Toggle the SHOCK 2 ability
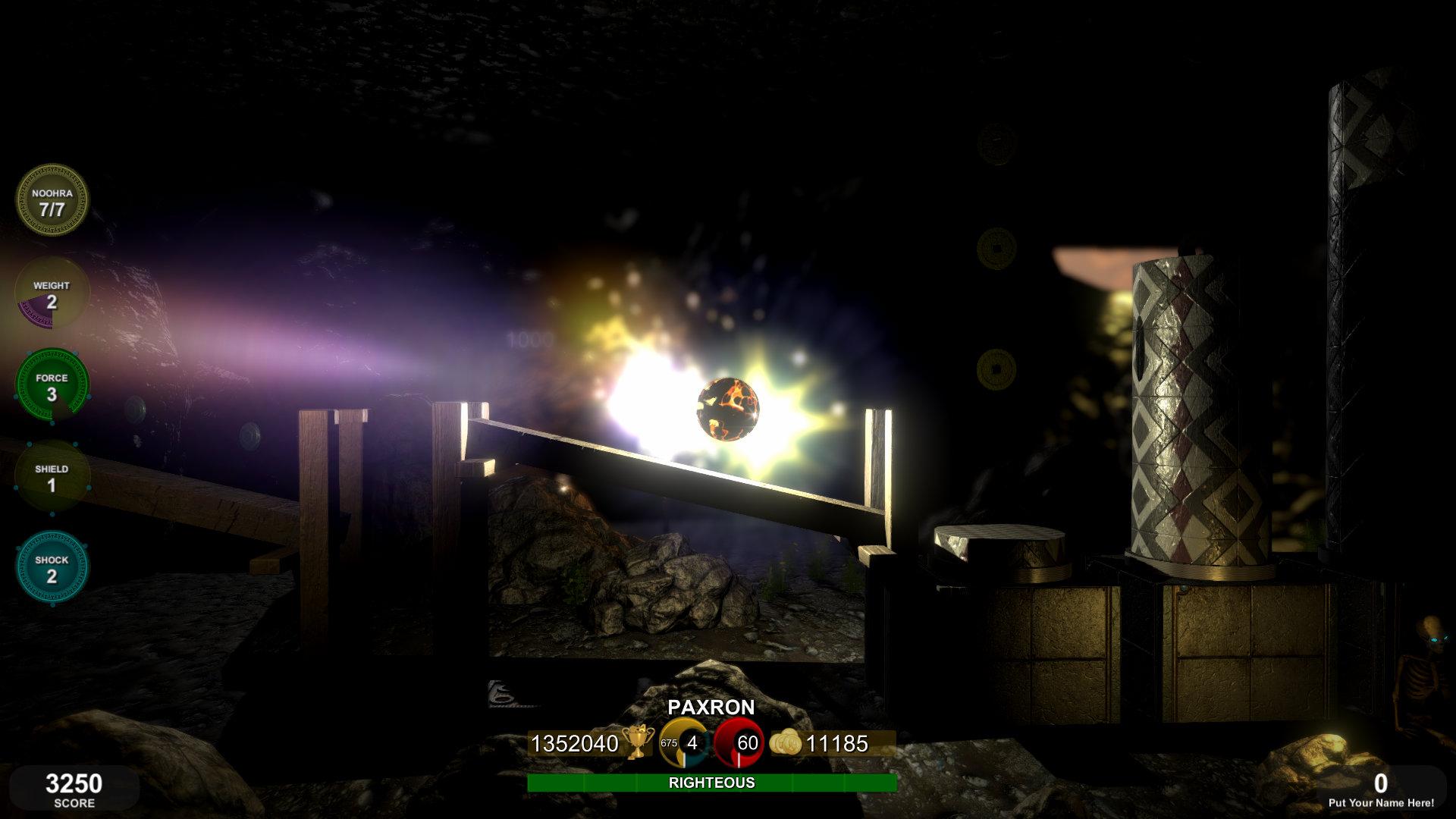The height and width of the screenshot is (819, 1456). tap(52, 567)
